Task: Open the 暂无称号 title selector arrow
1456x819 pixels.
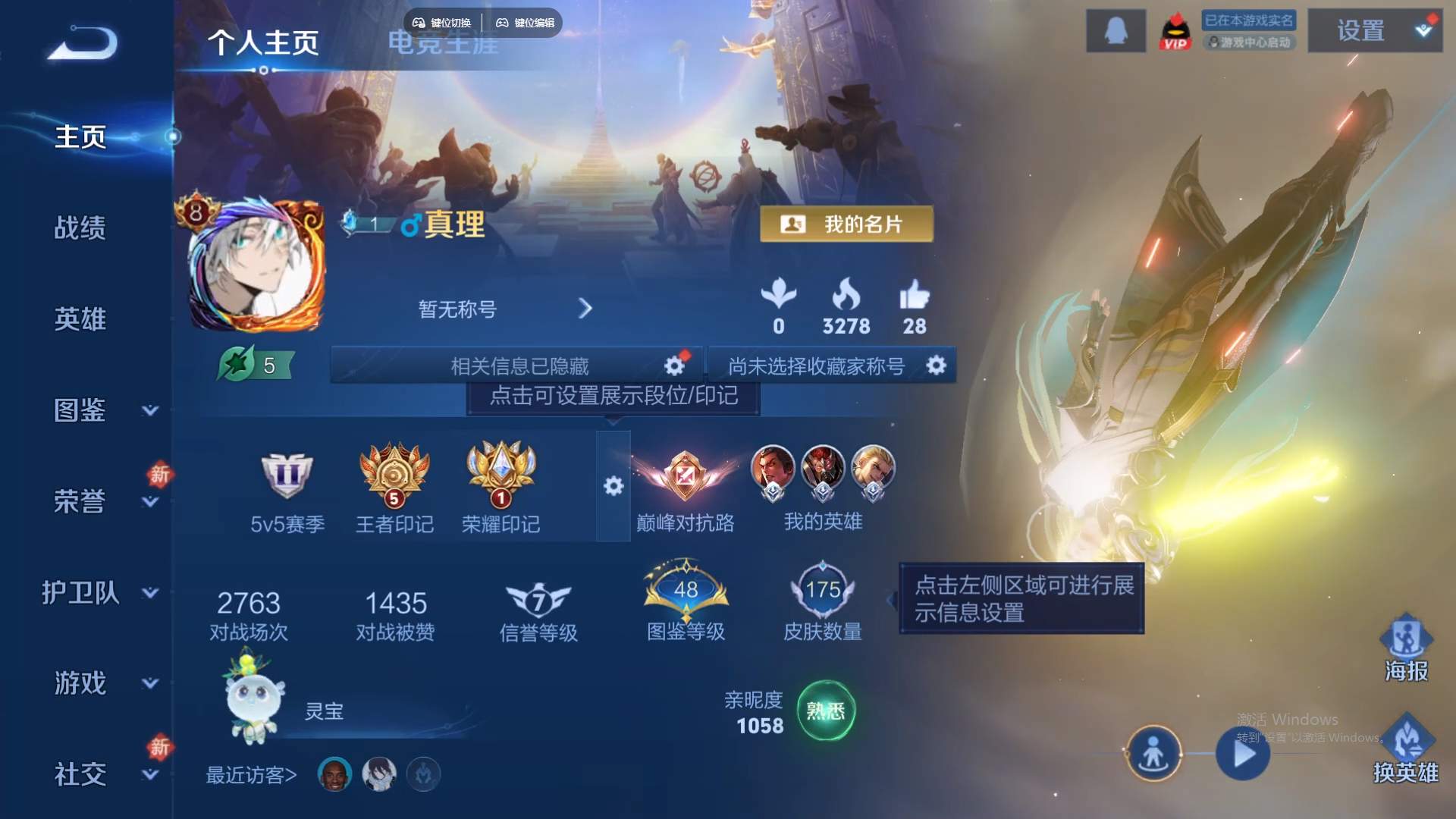Action: pos(585,309)
